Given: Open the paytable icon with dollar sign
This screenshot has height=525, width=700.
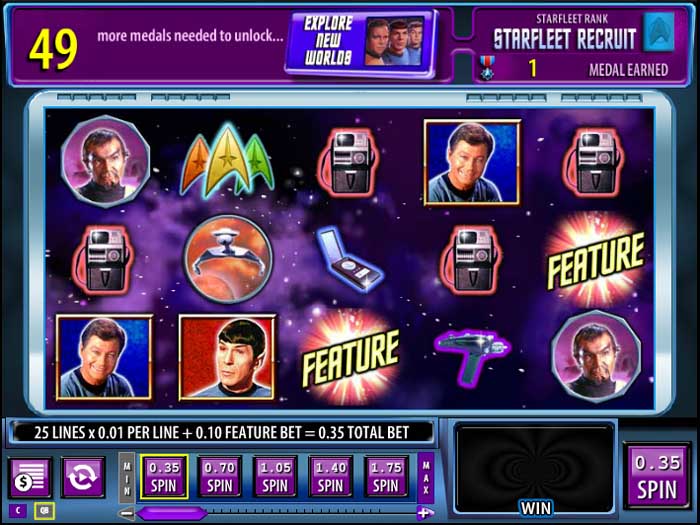Looking at the screenshot, I should point(31,477).
